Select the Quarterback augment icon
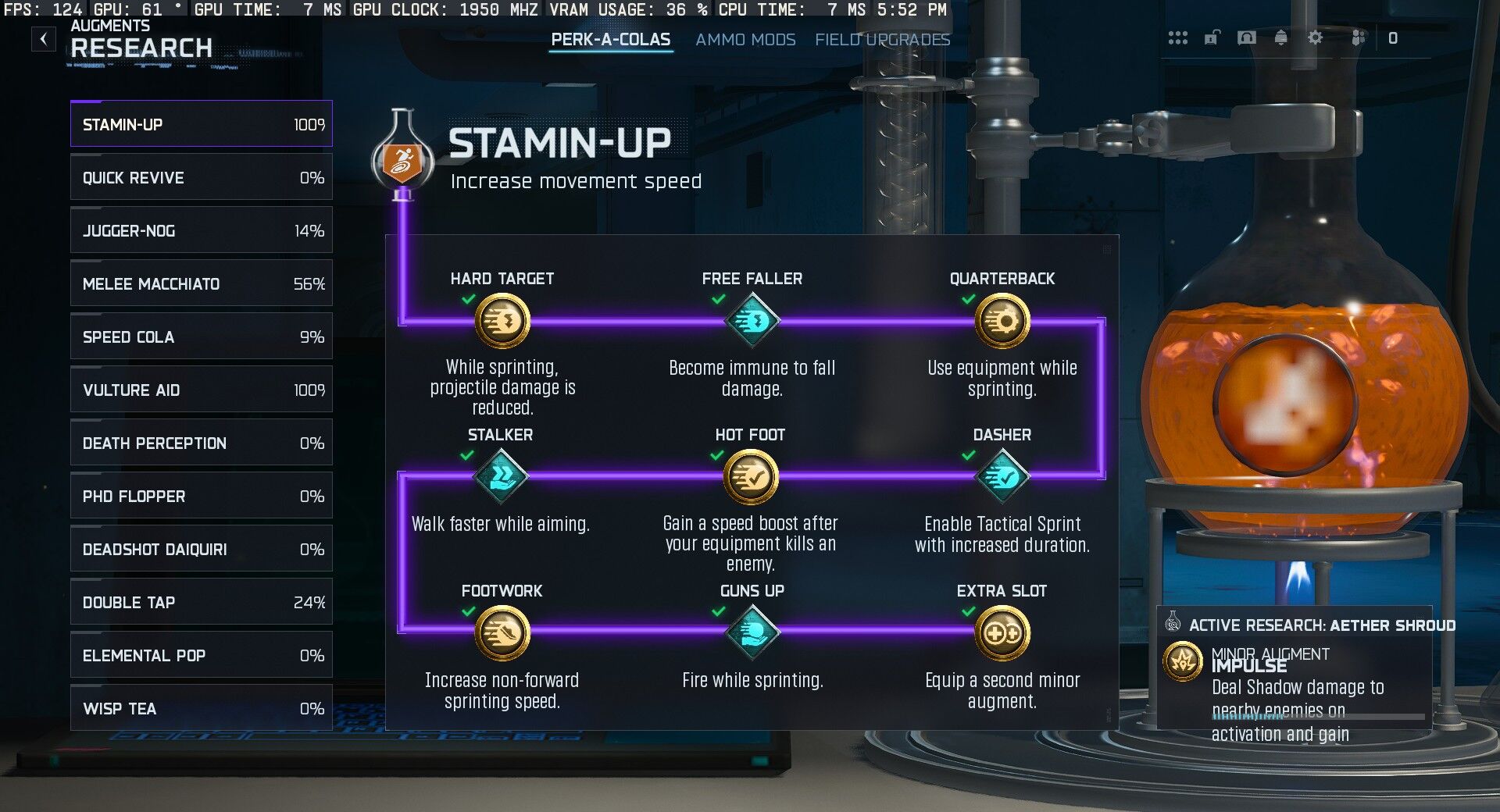1500x812 pixels. [1002, 320]
